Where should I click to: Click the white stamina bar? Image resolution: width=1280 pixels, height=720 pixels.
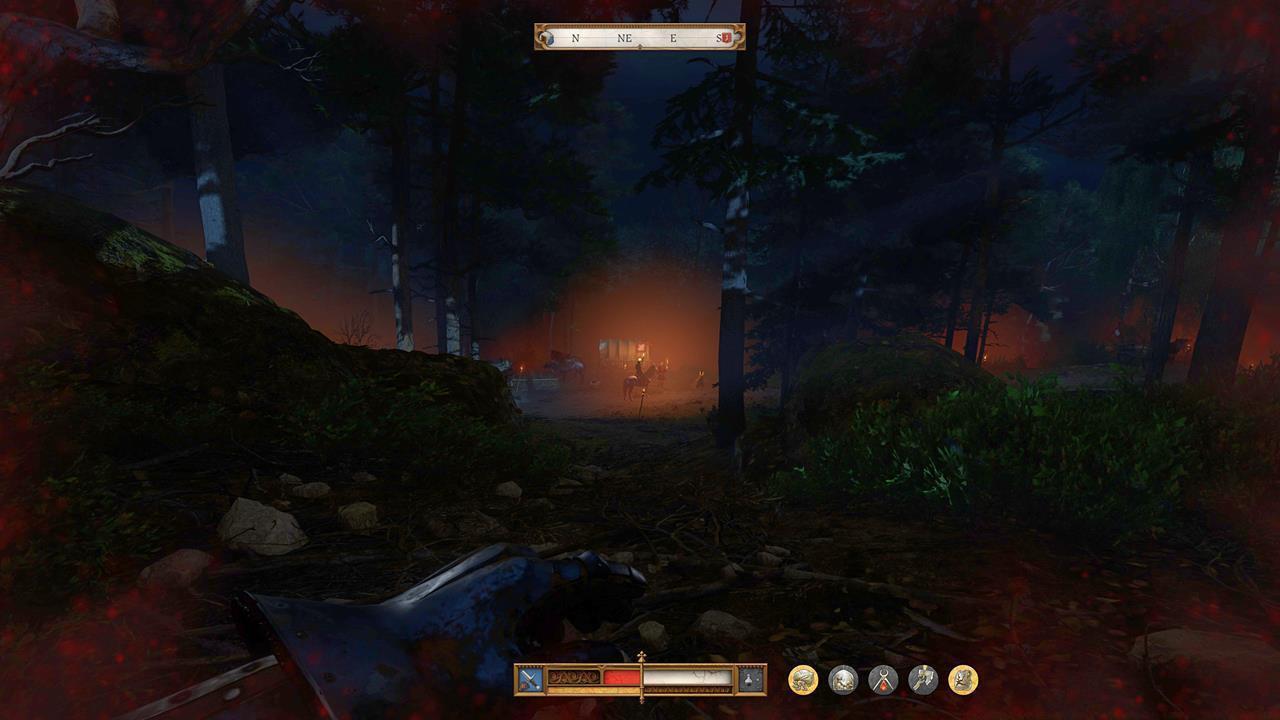(x=686, y=679)
